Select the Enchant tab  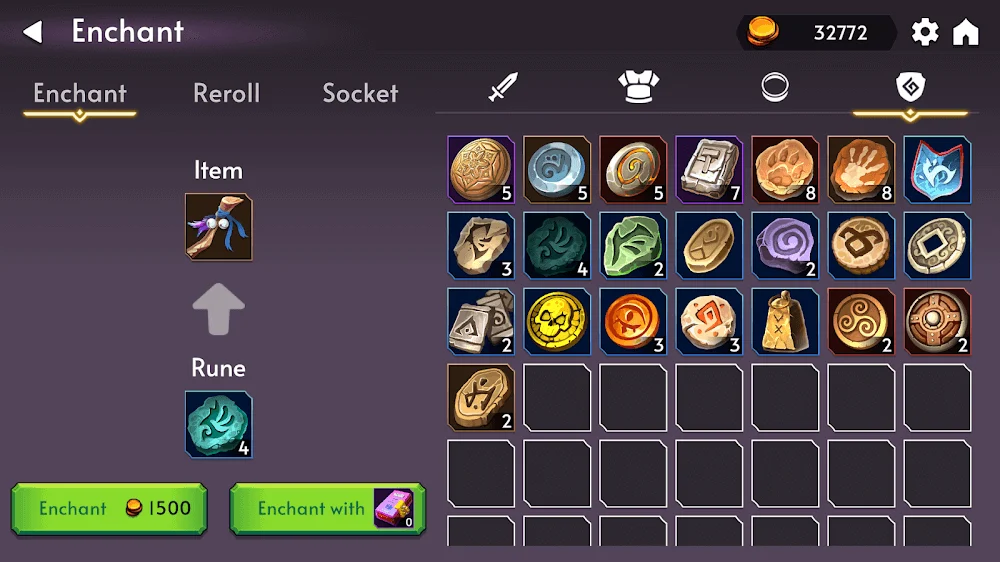pos(80,93)
